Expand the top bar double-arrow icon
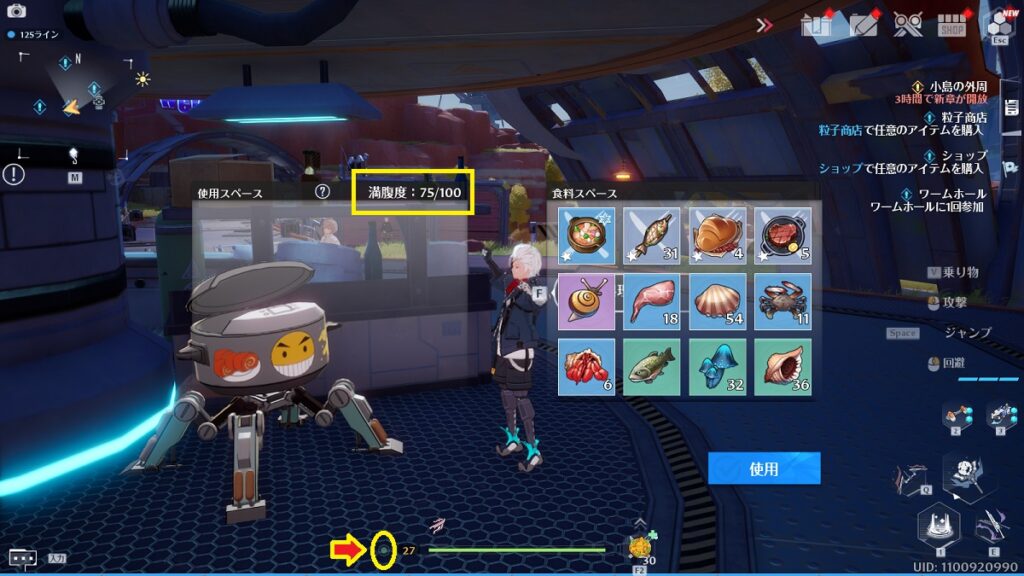Viewport: 1024px width, 576px height. pos(765,26)
